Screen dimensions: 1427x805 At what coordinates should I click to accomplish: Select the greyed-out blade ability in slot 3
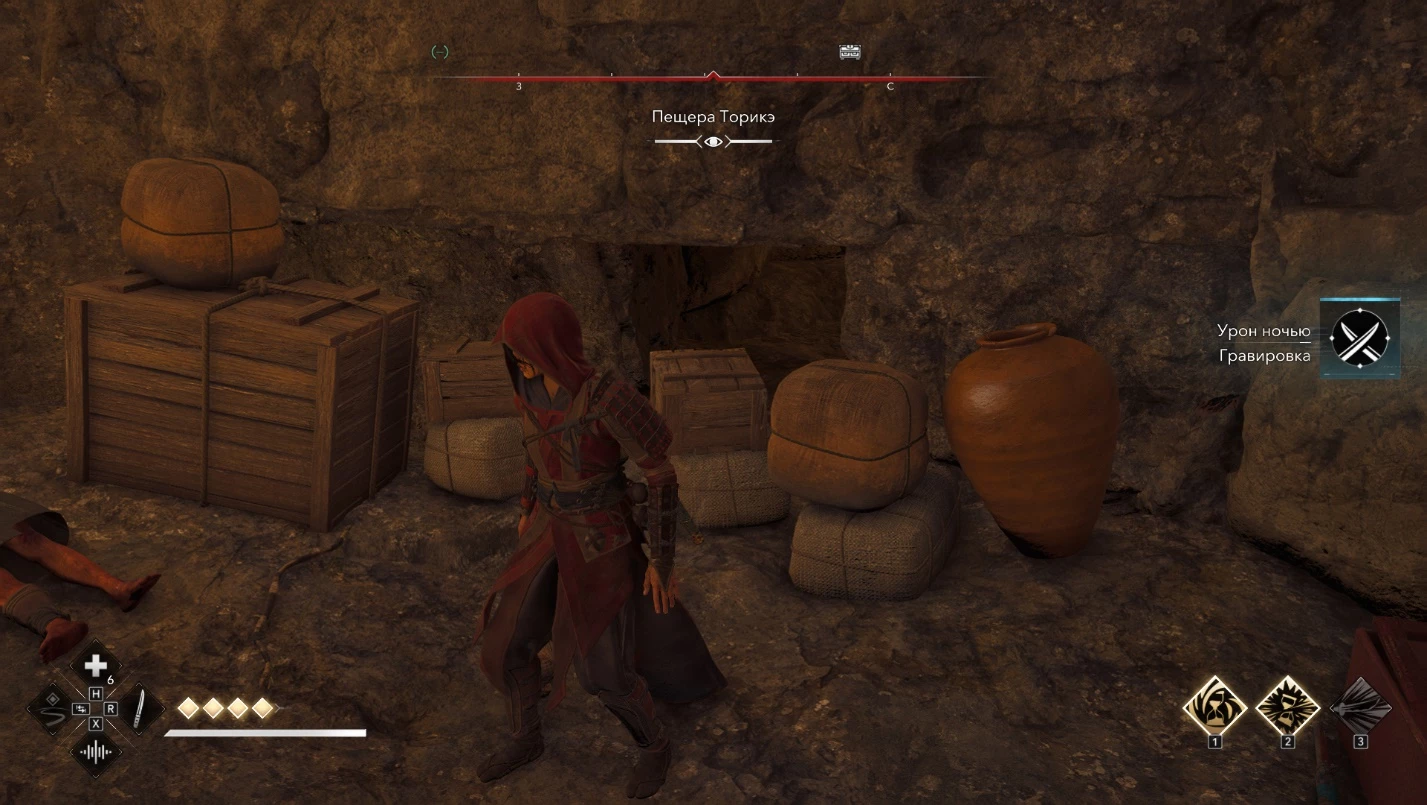tap(1360, 705)
